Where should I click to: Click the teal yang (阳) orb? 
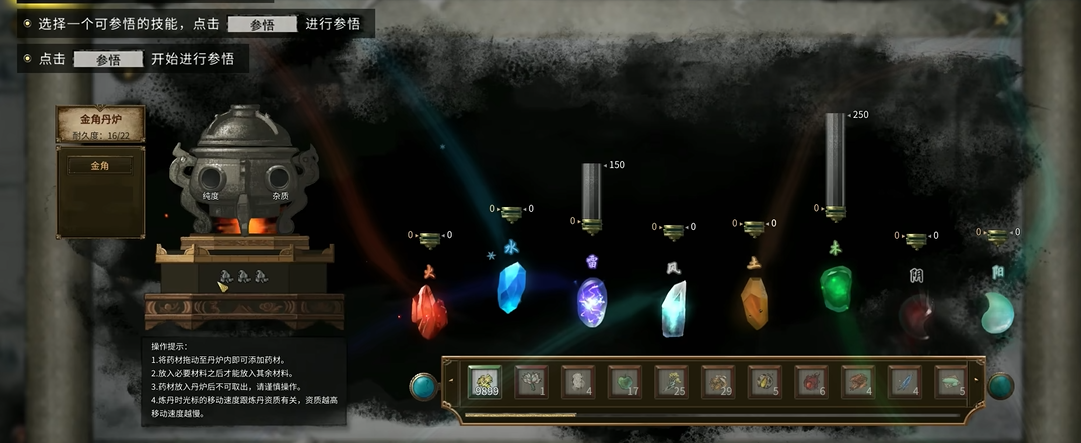[996, 312]
